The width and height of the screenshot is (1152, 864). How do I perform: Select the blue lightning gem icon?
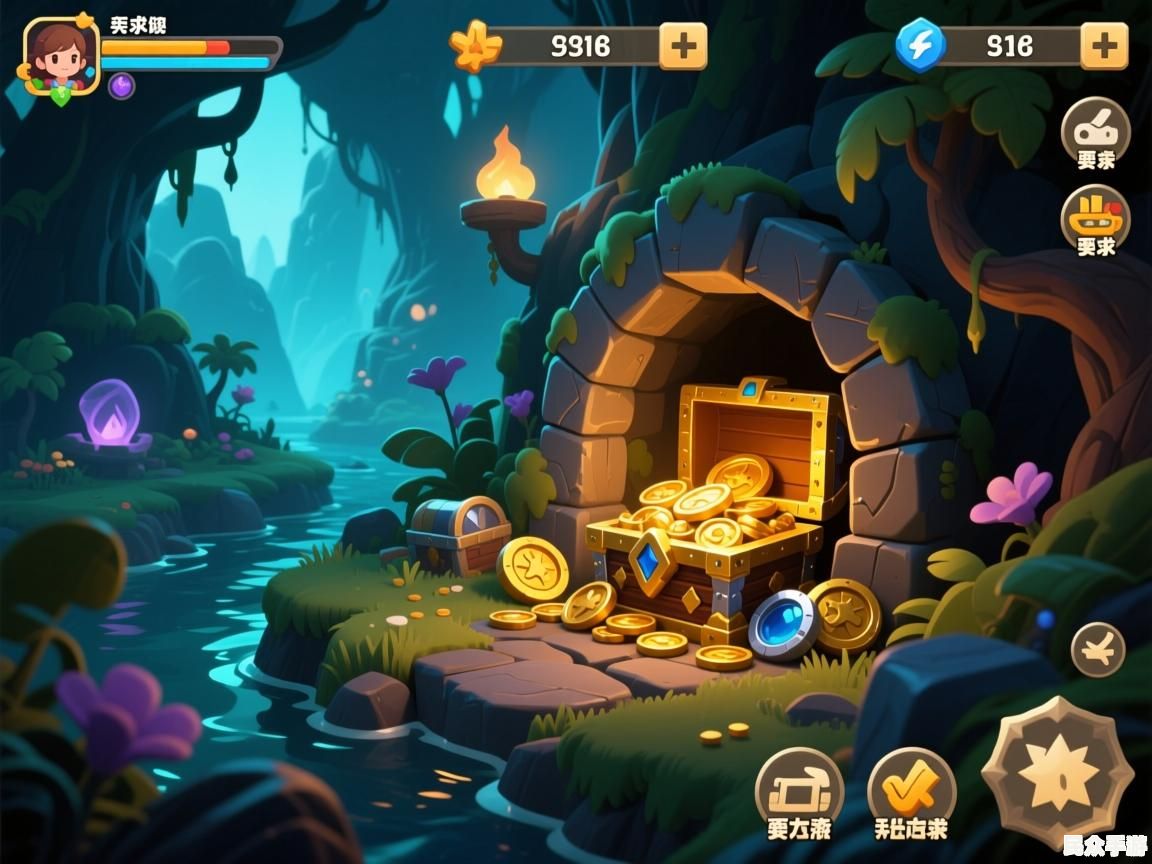pos(920,45)
